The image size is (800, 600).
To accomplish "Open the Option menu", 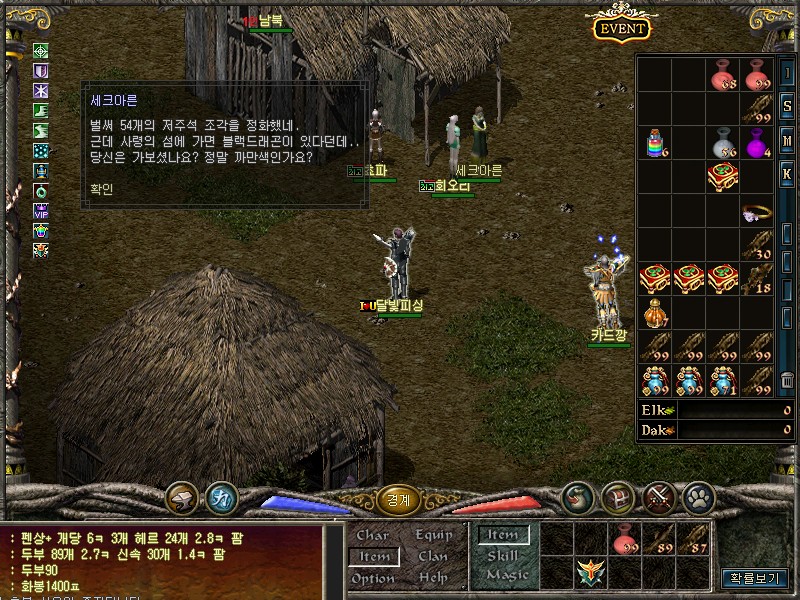I will [373, 578].
